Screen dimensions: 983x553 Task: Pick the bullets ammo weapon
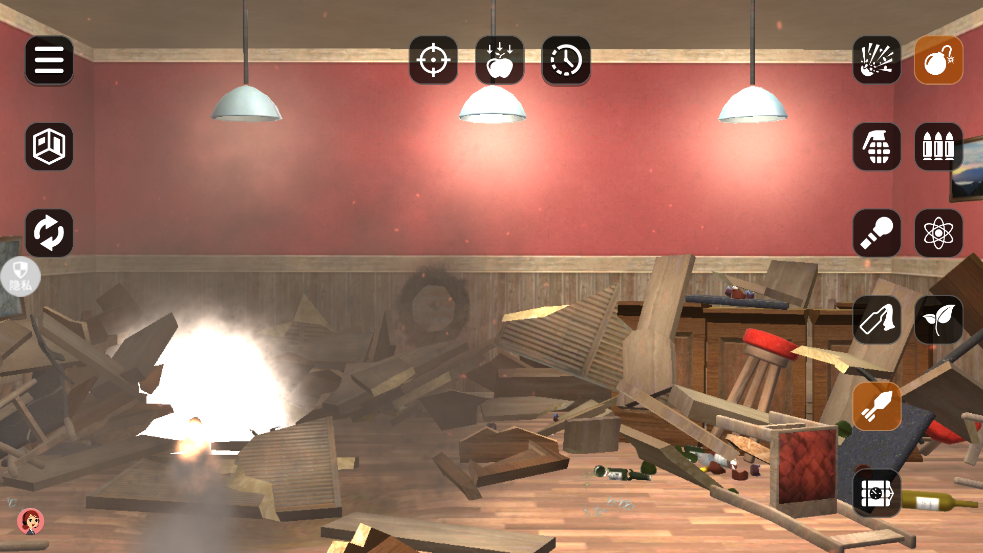[939, 147]
